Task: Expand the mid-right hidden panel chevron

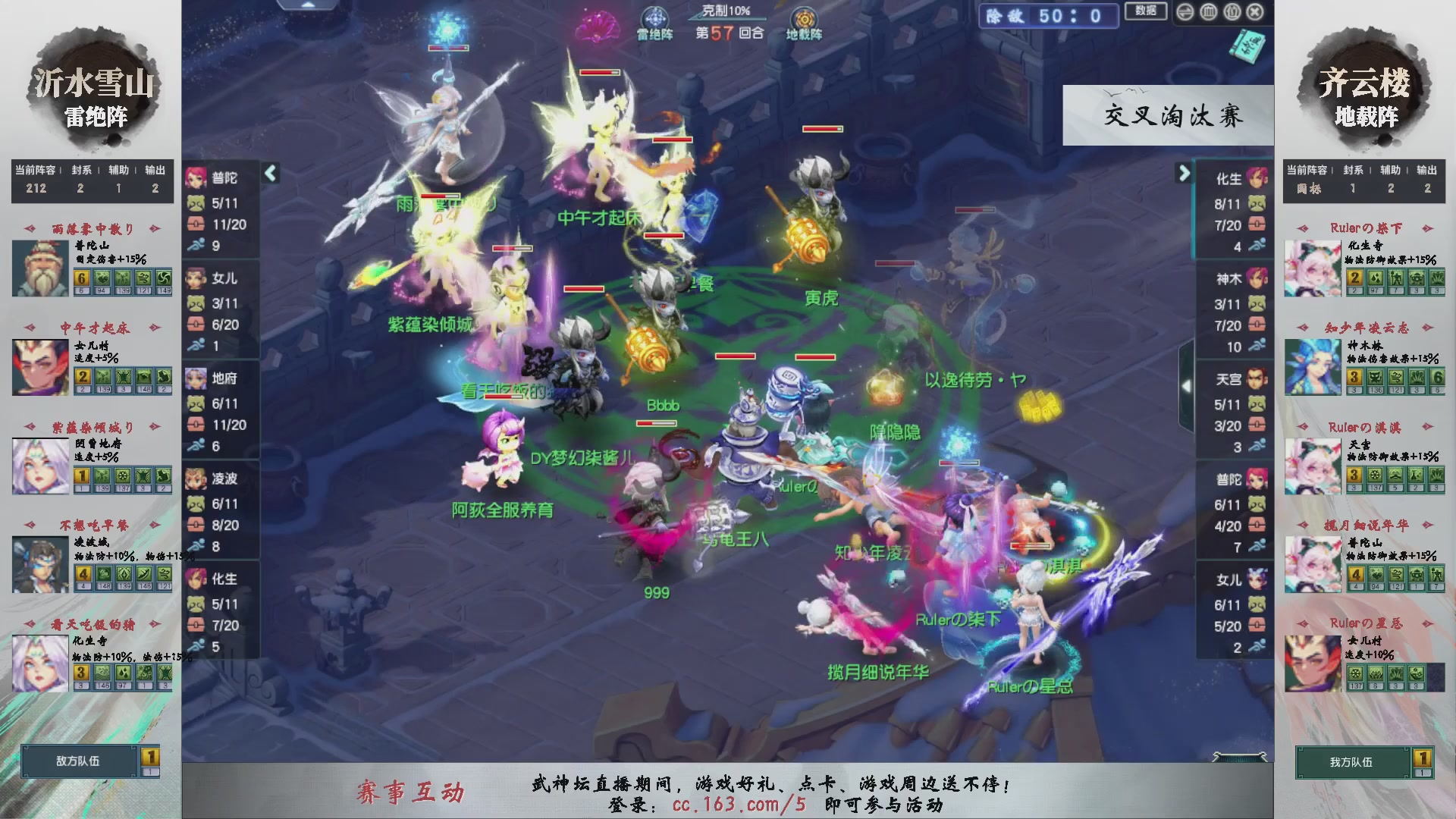Action: 1187,385
